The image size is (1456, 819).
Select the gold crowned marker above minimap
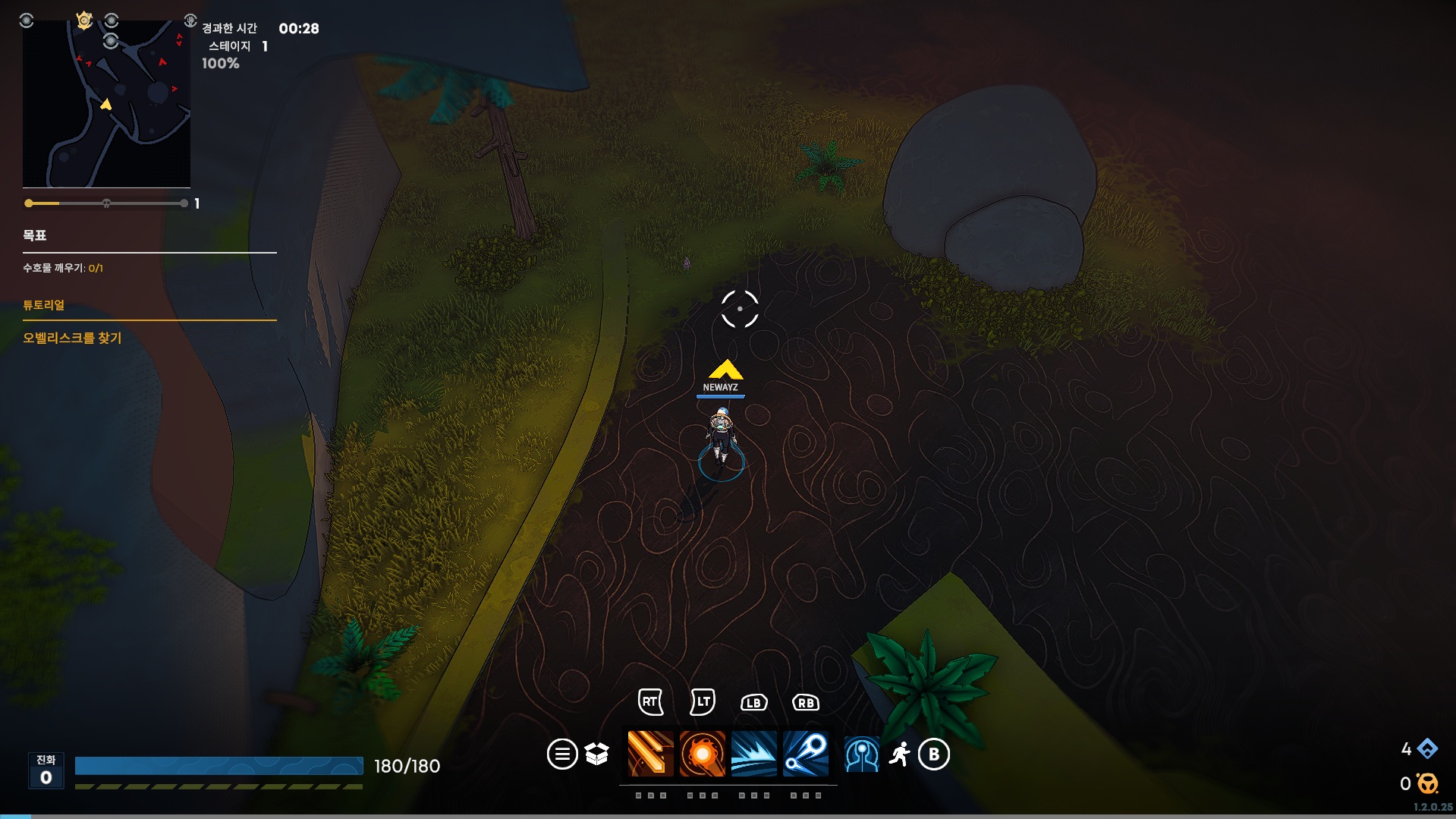pos(84,20)
